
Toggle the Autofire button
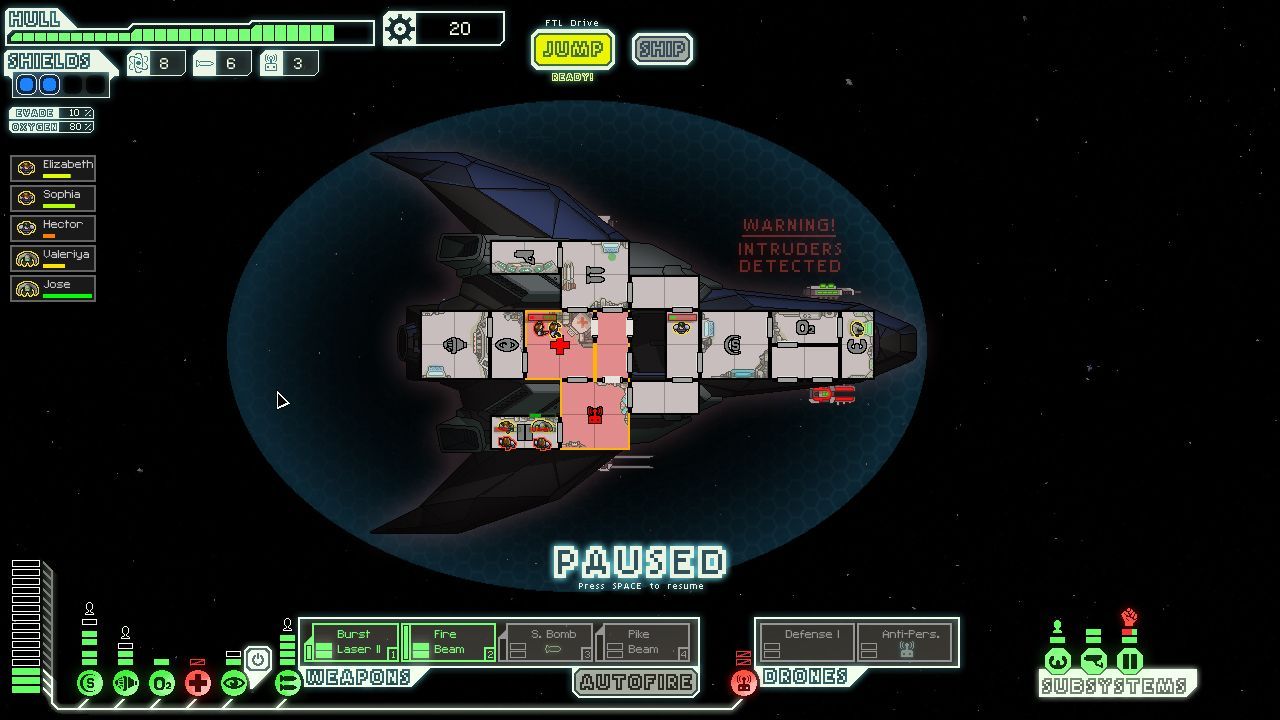(x=635, y=683)
